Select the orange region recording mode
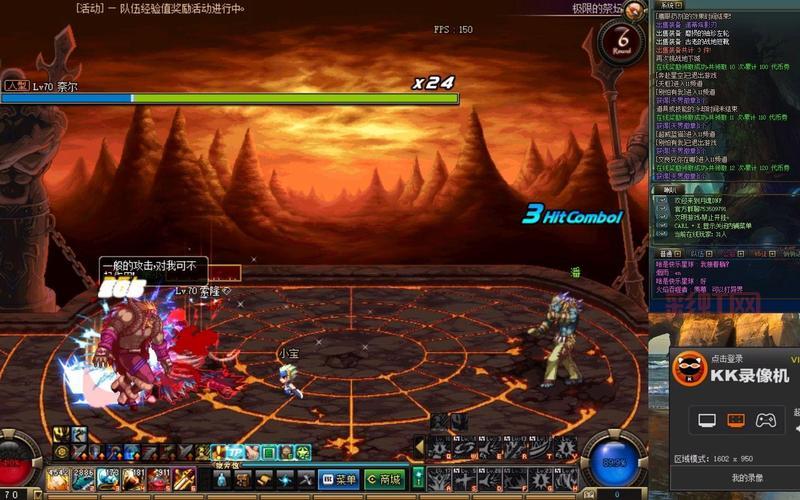The height and width of the screenshot is (500, 800). [x=736, y=421]
